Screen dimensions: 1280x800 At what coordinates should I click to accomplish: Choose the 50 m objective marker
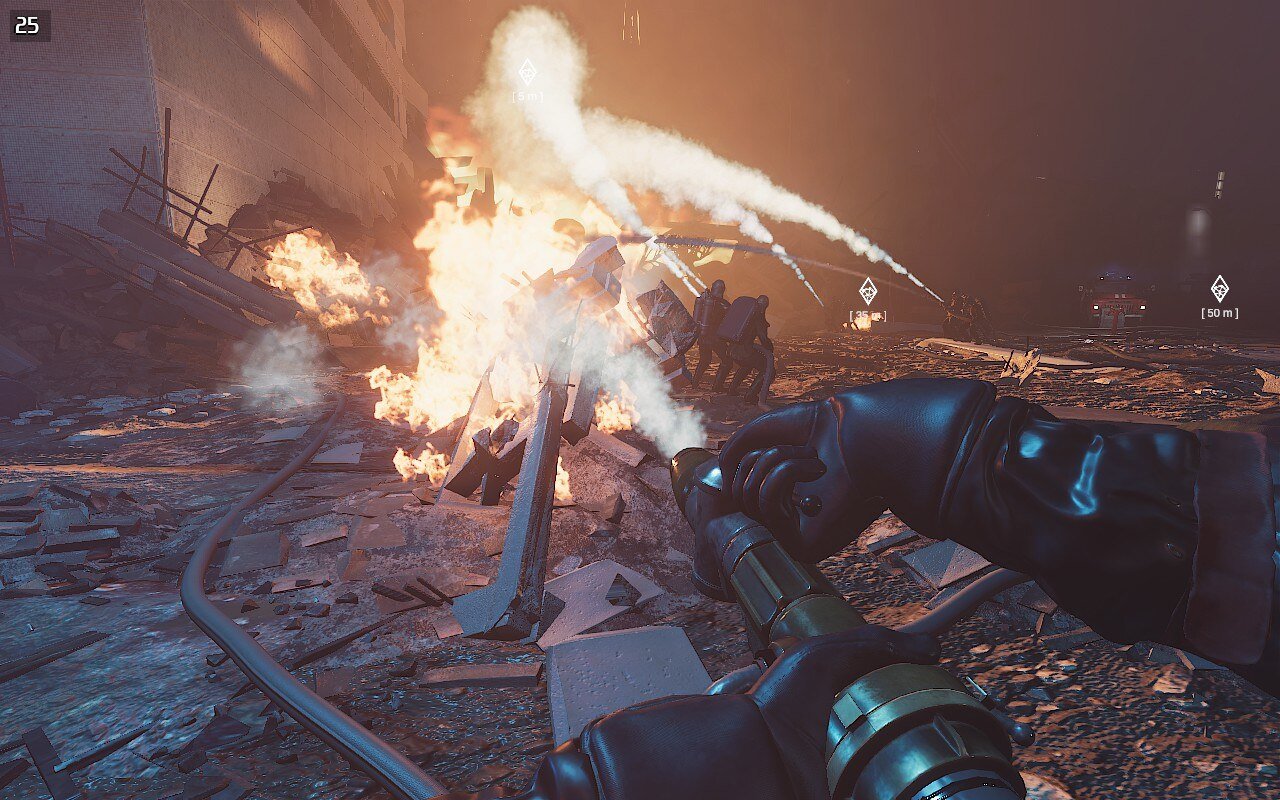pos(1219,289)
